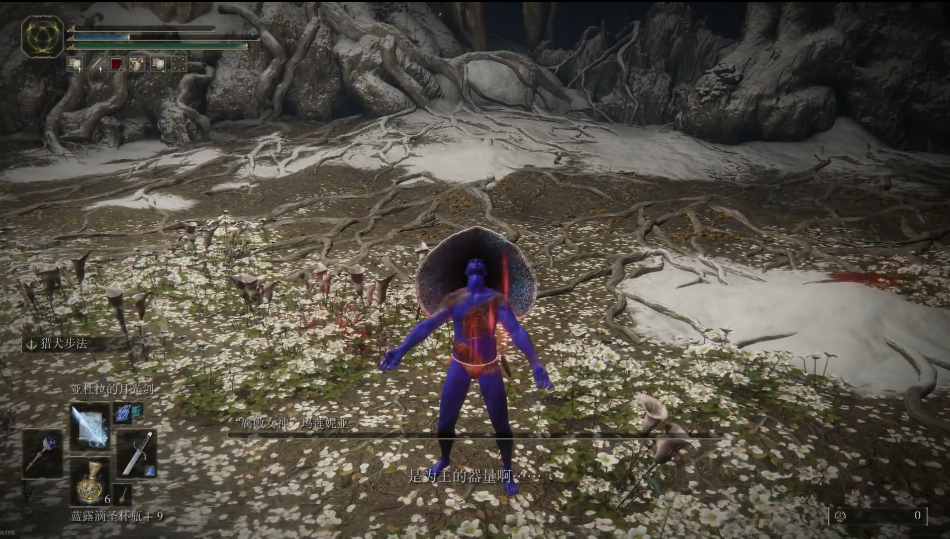Select the sword right-hand weapon slot
The width and height of the screenshot is (950, 539).
136,453
